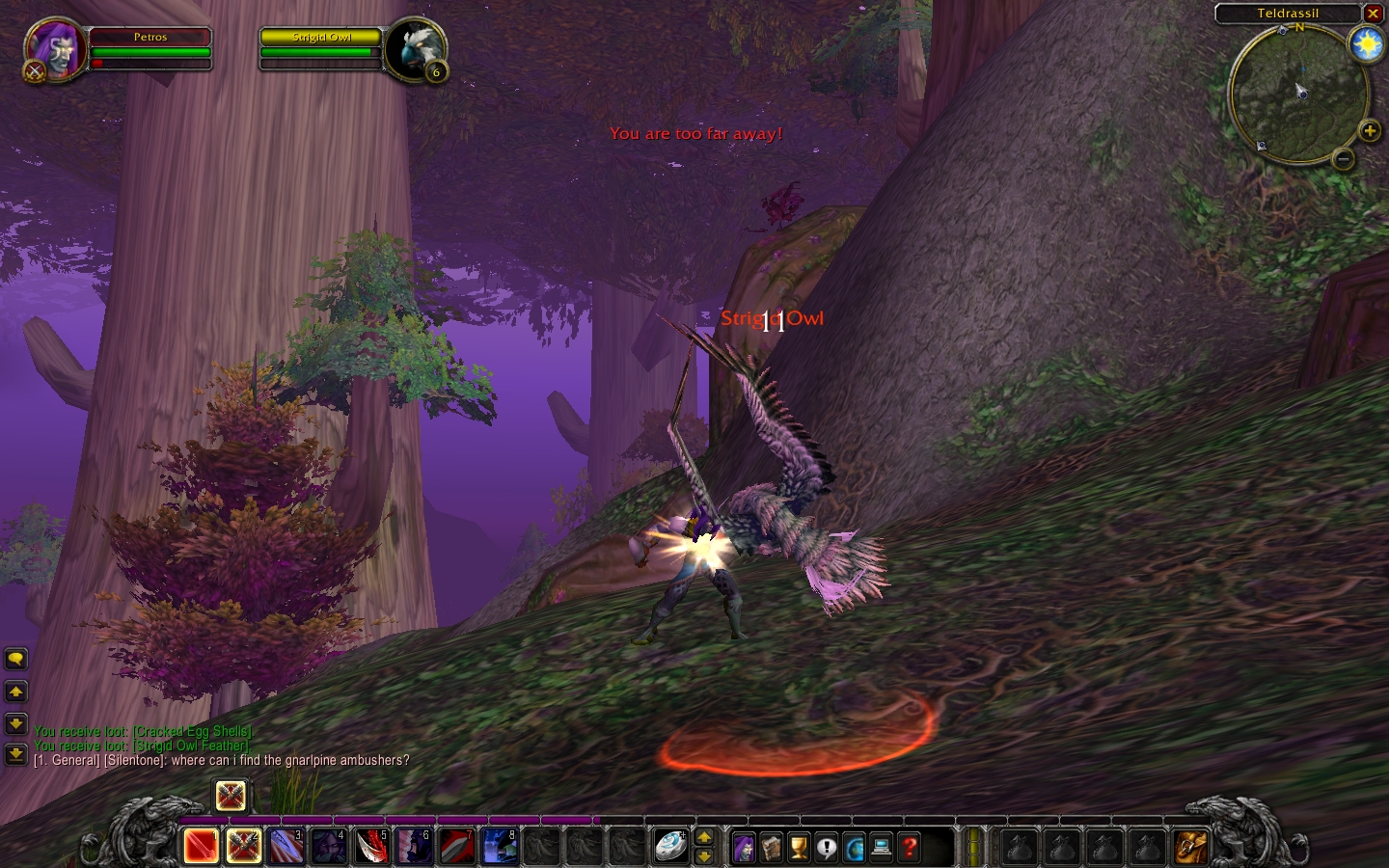Open the quest log exclamation button
This screenshot has width=1389, height=868.
point(827,848)
